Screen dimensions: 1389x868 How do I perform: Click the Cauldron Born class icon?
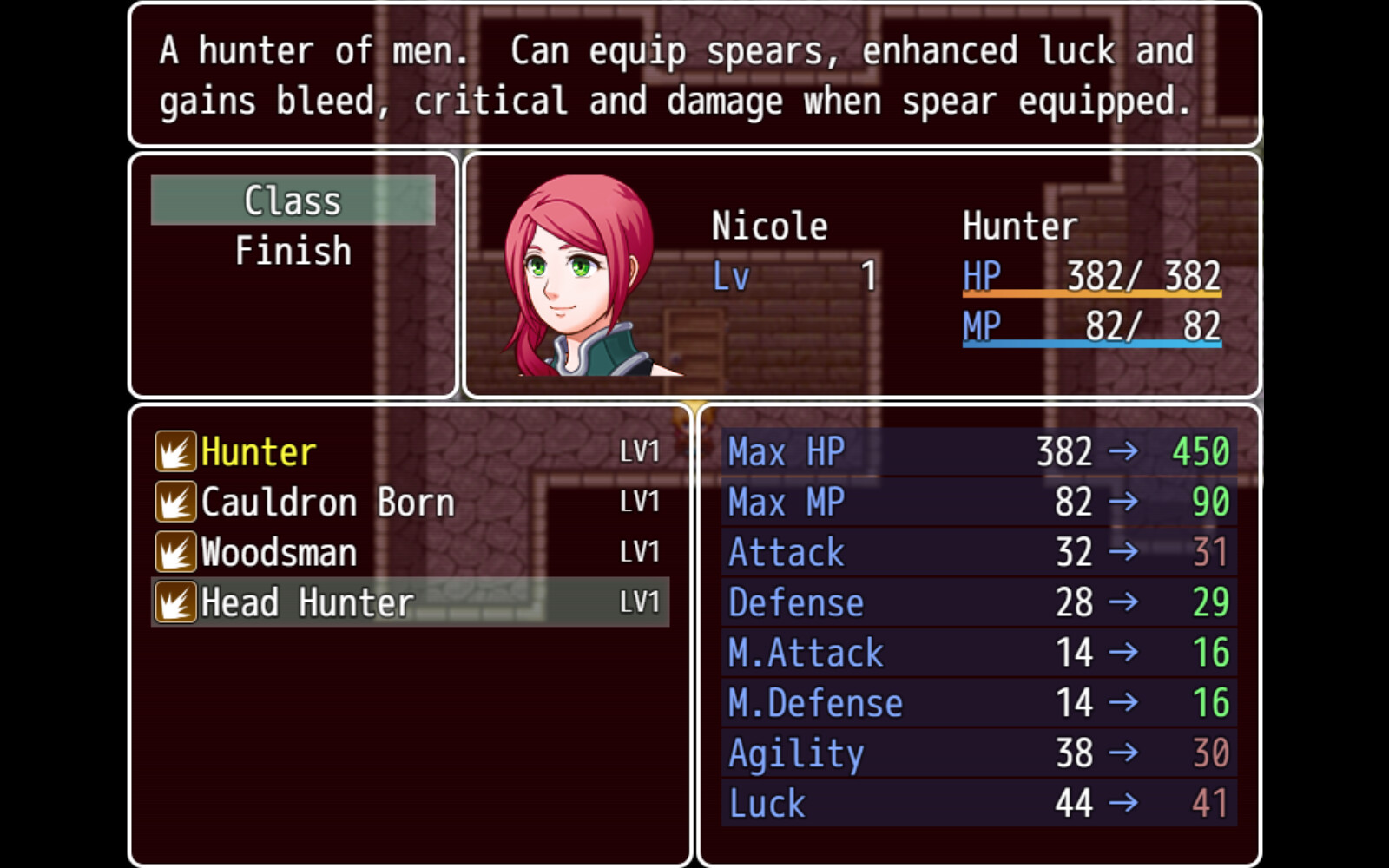(174, 502)
